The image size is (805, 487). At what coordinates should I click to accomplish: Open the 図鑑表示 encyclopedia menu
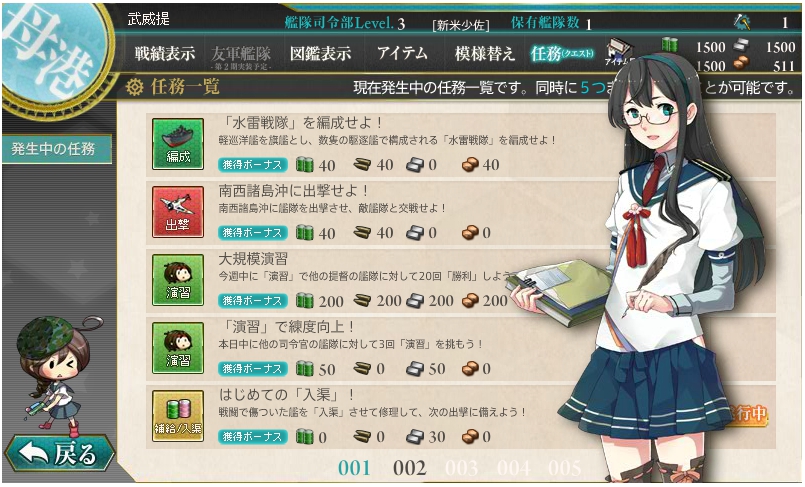(320, 54)
